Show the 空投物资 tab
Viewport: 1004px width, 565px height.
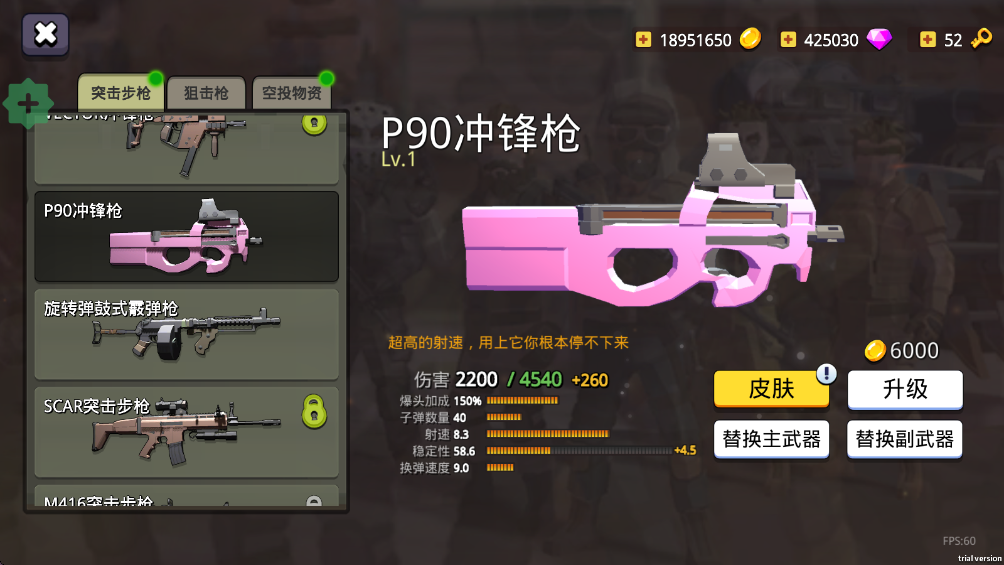coord(291,93)
